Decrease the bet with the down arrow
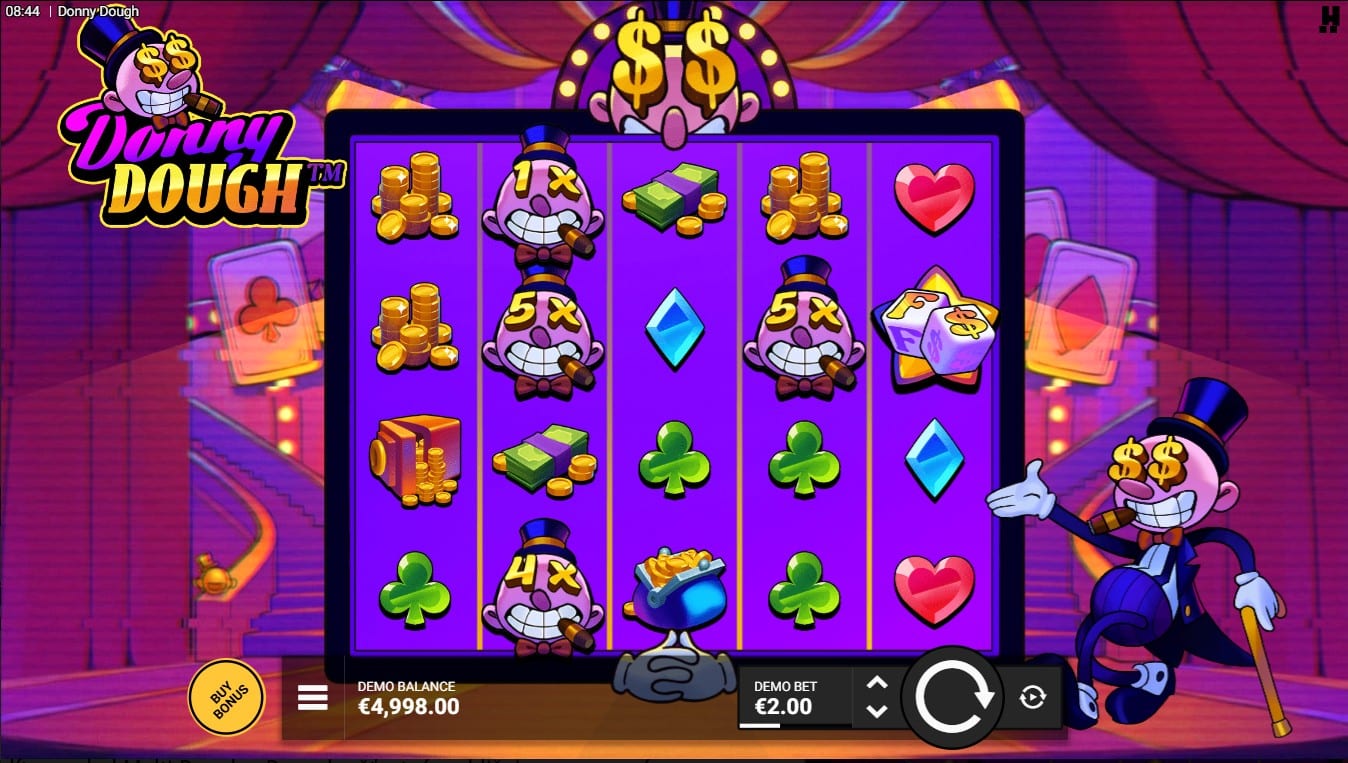This screenshot has height=763, width=1348. click(878, 712)
